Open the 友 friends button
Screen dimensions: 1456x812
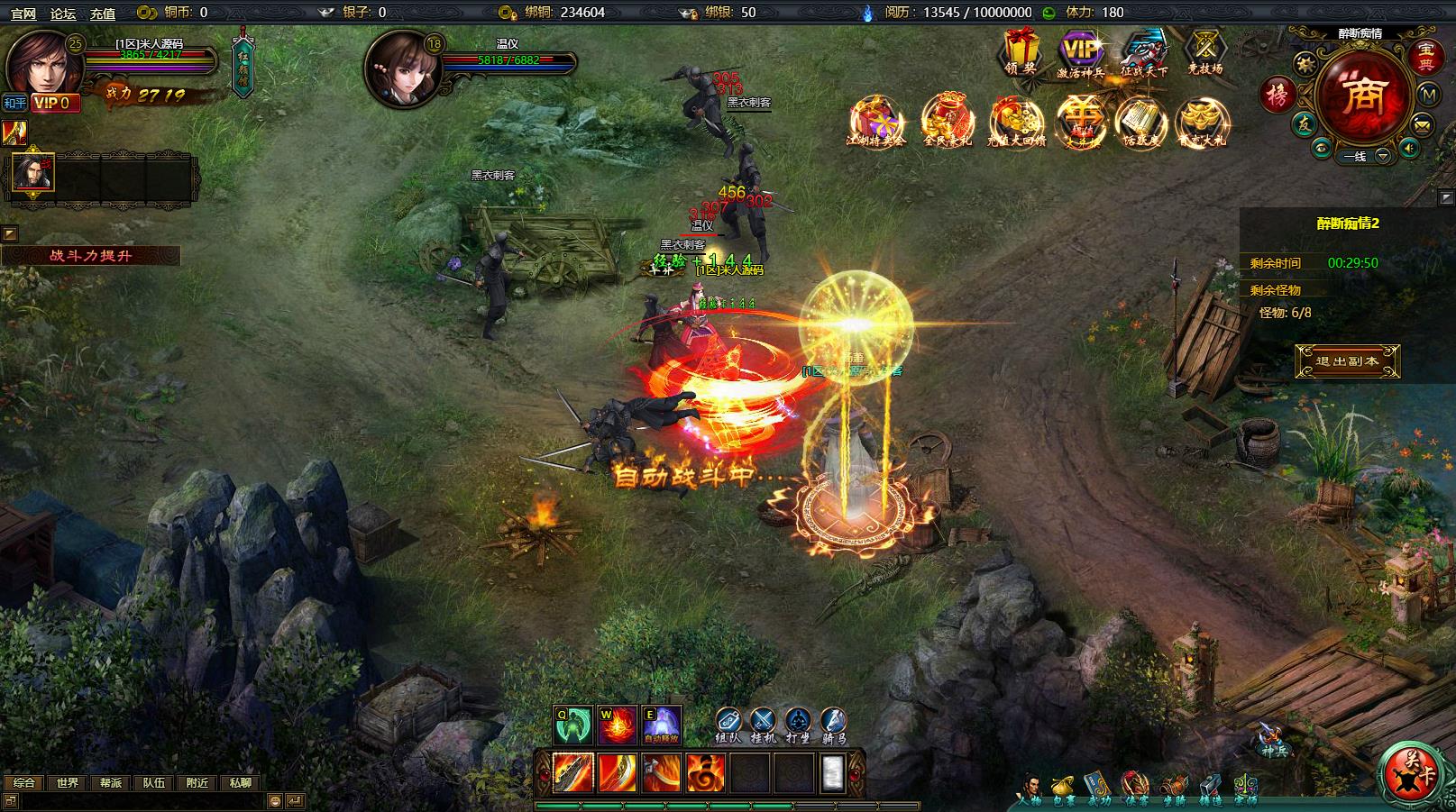click(1304, 125)
